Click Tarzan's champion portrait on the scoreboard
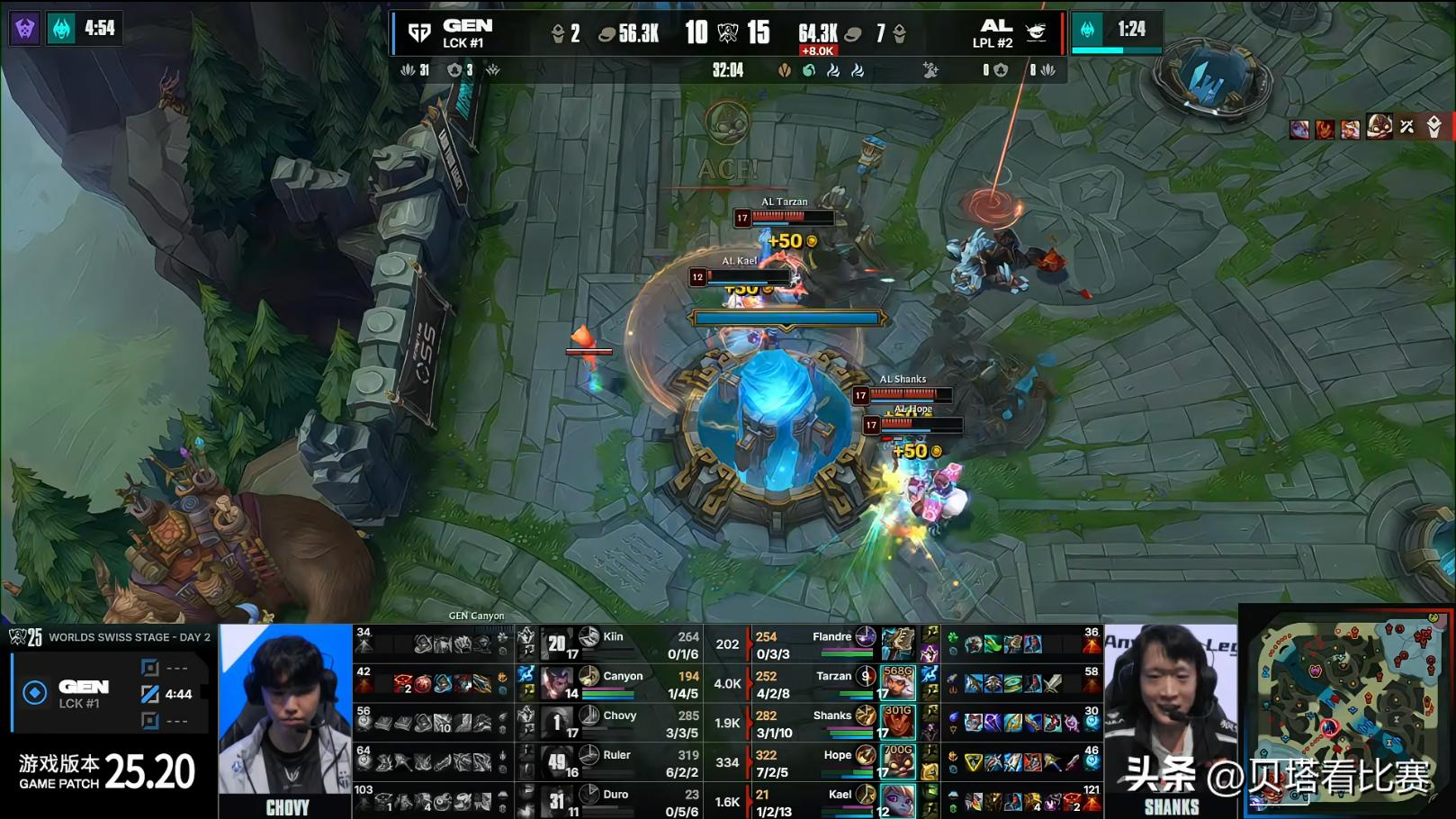Viewport: 1456px width, 819px height. [x=898, y=683]
